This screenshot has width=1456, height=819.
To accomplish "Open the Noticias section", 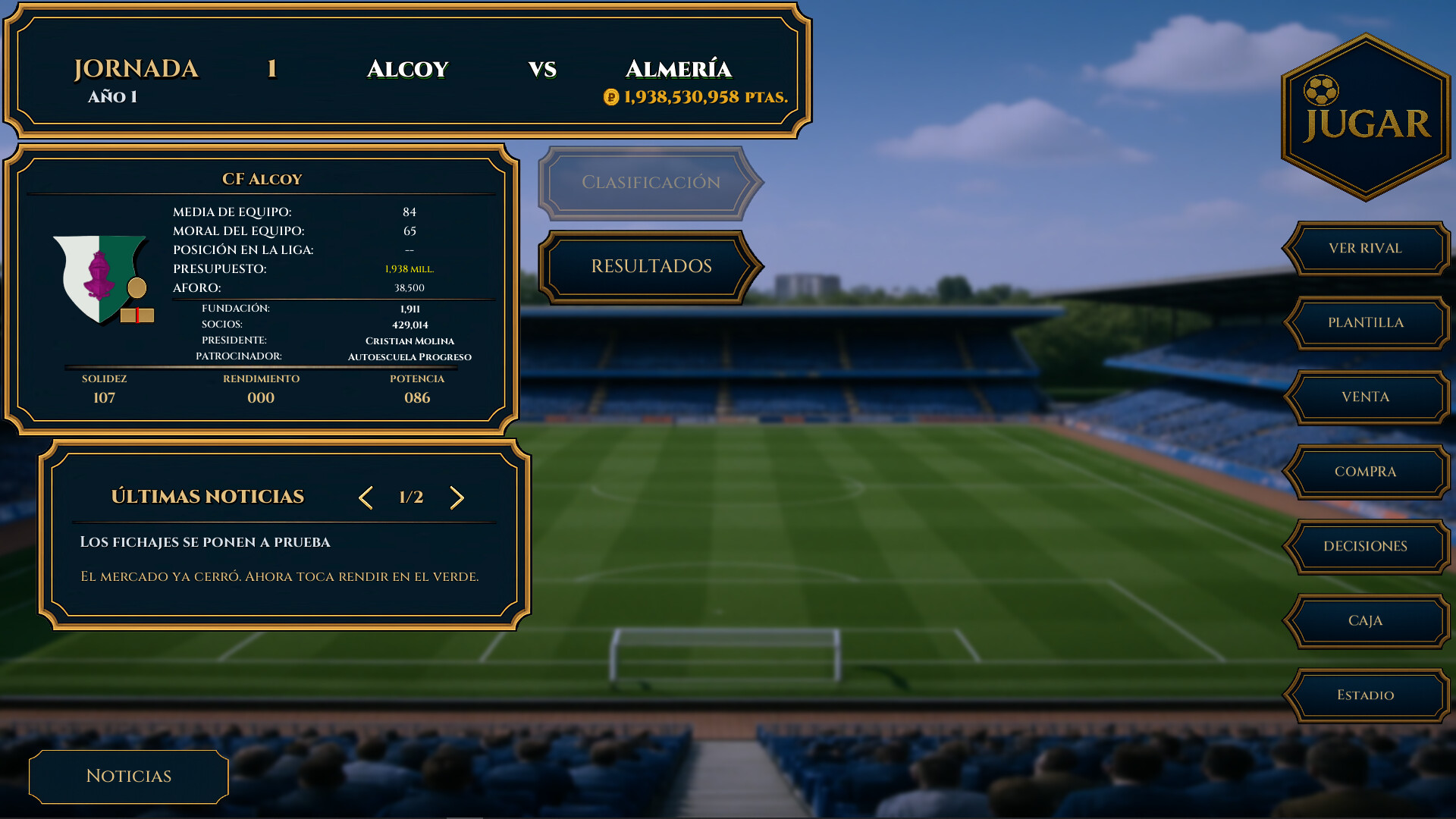I will [x=127, y=776].
